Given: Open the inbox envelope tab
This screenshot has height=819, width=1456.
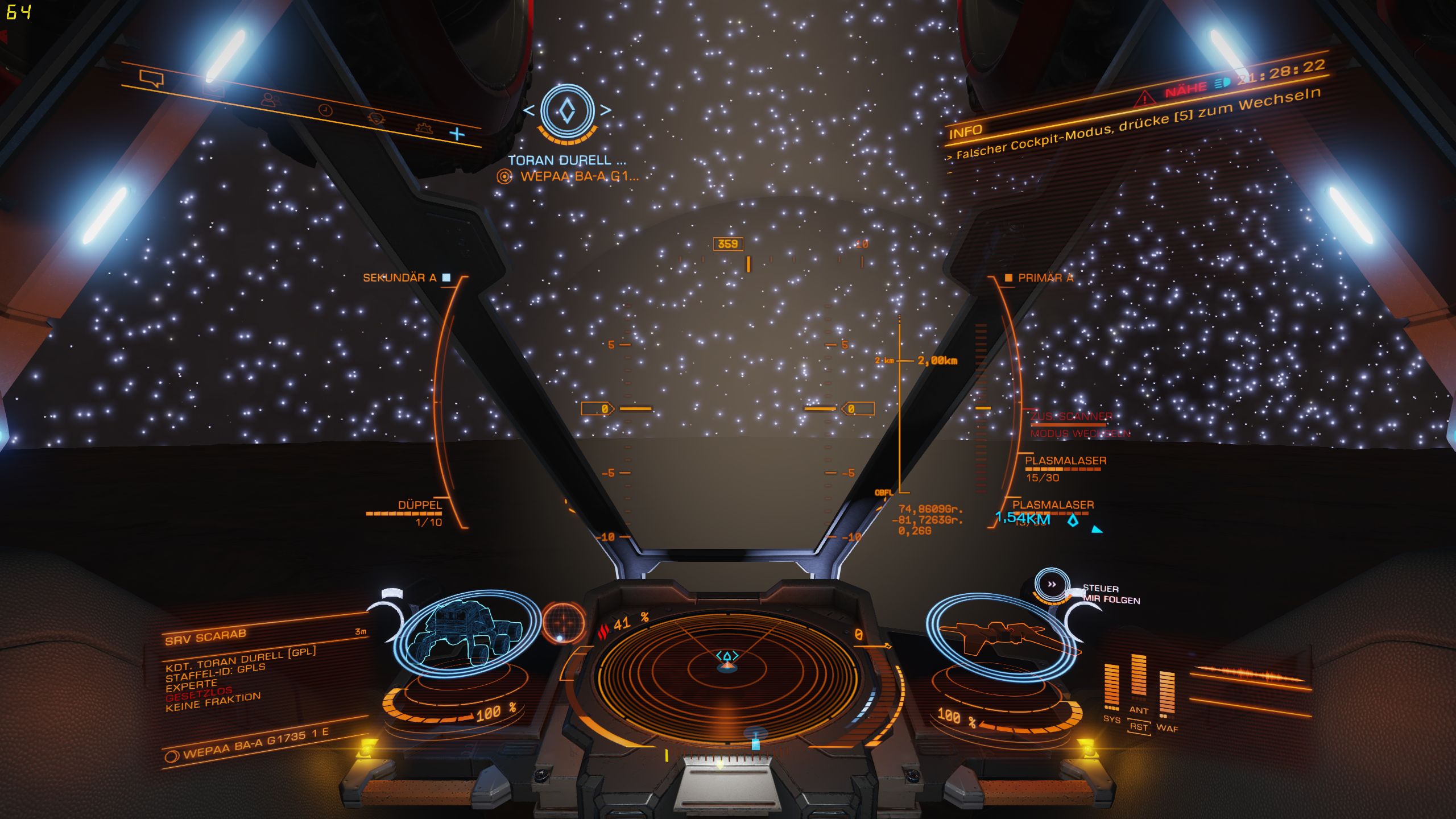Looking at the screenshot, I should [x=213, y=90].
